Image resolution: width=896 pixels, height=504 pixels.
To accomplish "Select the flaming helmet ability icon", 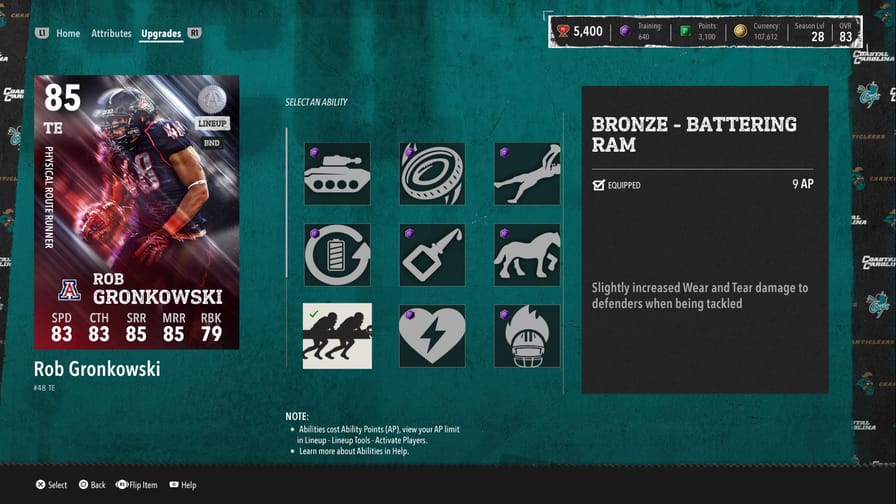I will click(x=527, y=336).
